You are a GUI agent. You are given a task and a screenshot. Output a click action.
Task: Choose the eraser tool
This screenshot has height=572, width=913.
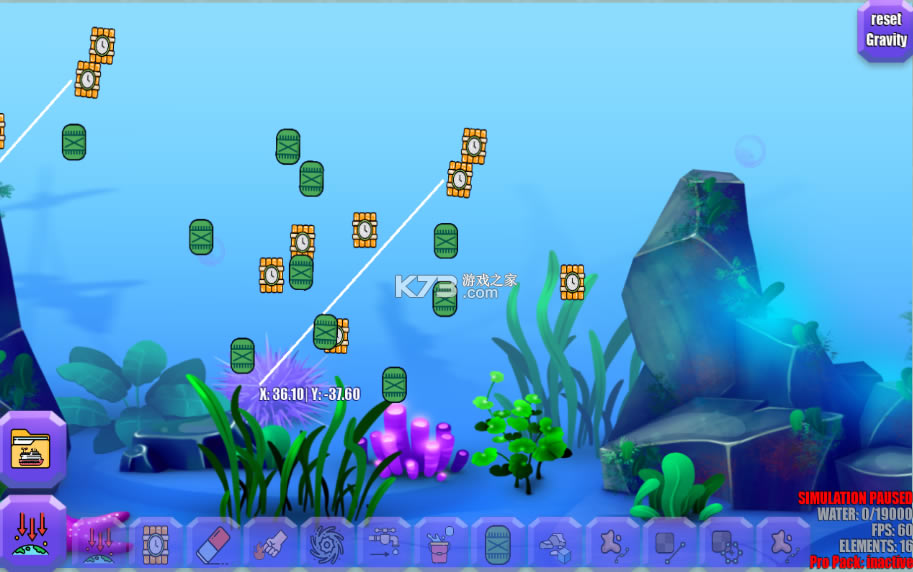(213, 544)
